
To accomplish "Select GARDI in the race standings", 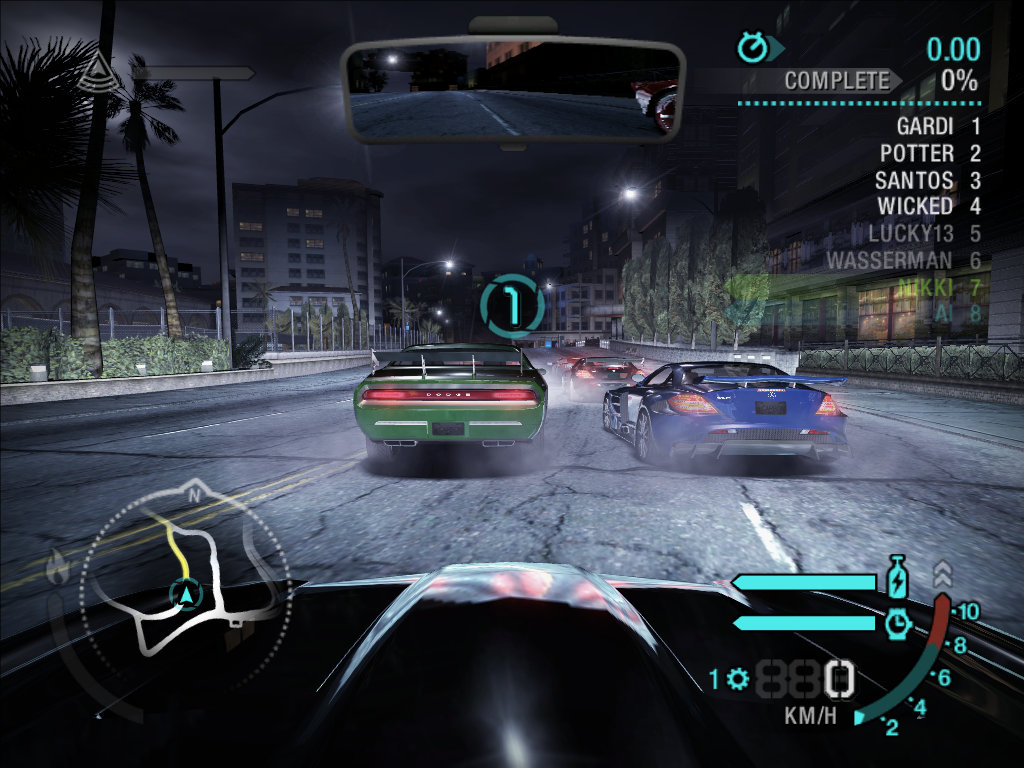I will click(924, 127).
